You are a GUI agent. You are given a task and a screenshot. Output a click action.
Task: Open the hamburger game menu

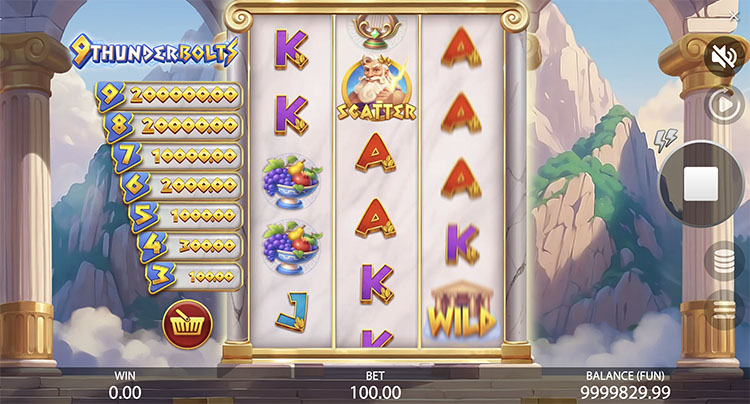722,310
